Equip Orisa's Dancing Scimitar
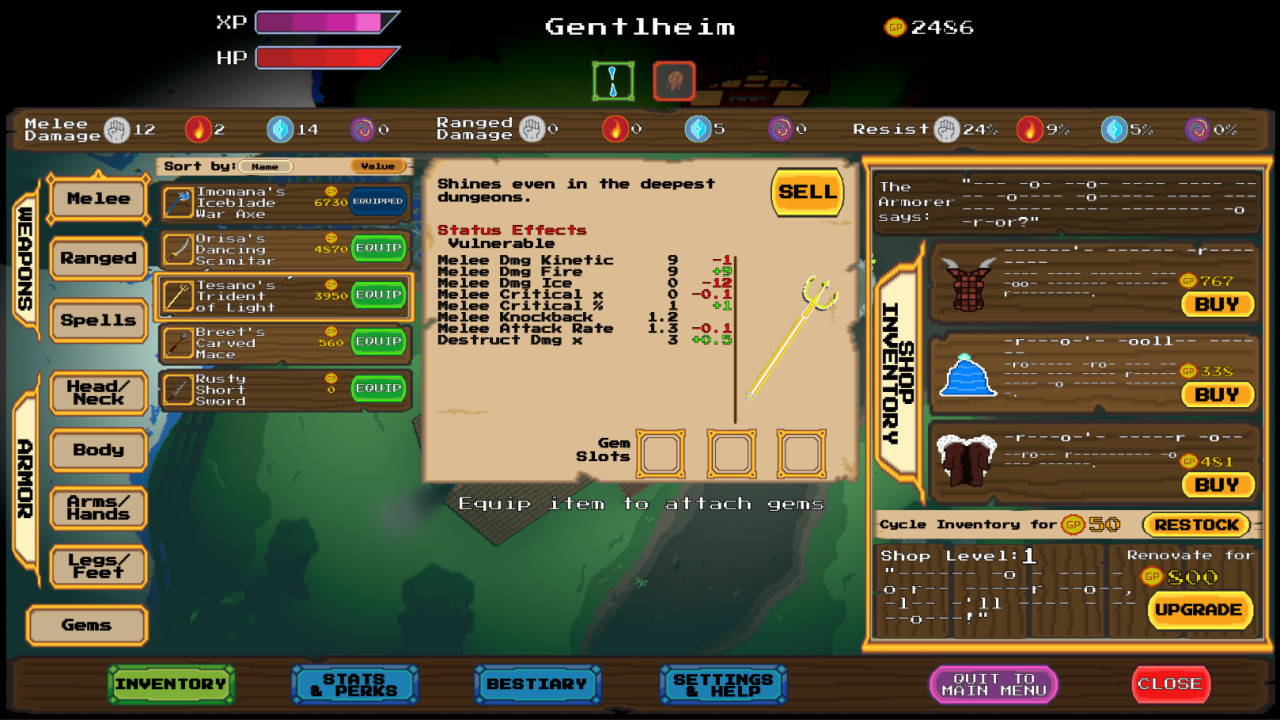The width and height of the screenshot is (1280, 720). pyautogui.click(x=381, y=249)
